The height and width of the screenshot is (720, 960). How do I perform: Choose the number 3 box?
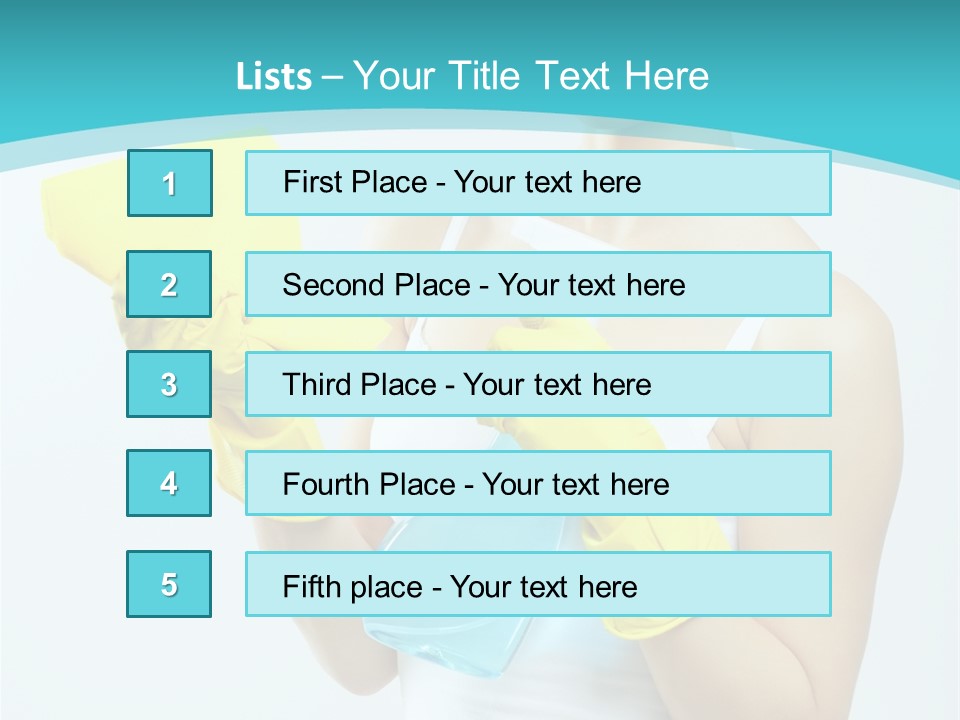(x=169, y=384)
